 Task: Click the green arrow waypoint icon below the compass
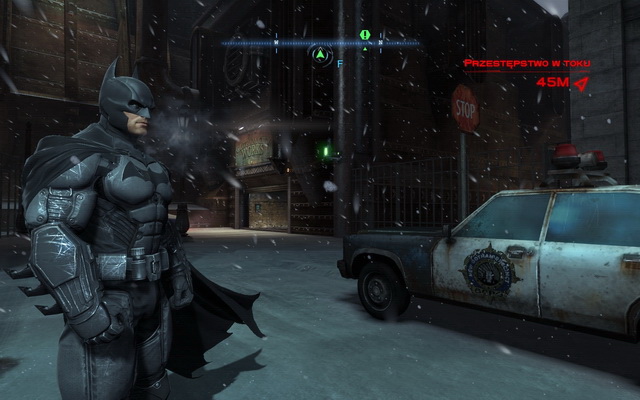(321, 56)
